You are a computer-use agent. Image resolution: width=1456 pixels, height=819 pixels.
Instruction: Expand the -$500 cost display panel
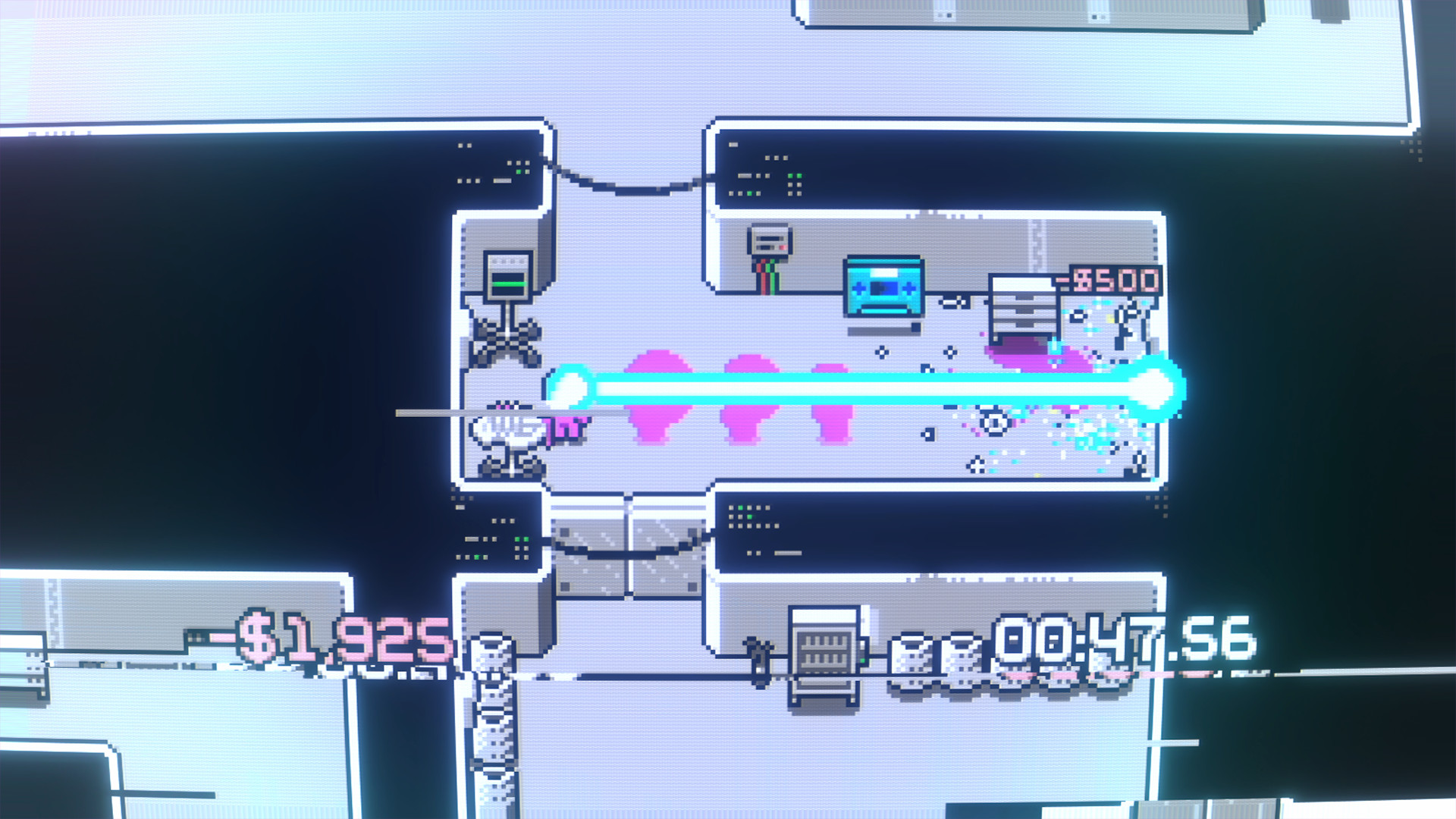click(1109, 282)
